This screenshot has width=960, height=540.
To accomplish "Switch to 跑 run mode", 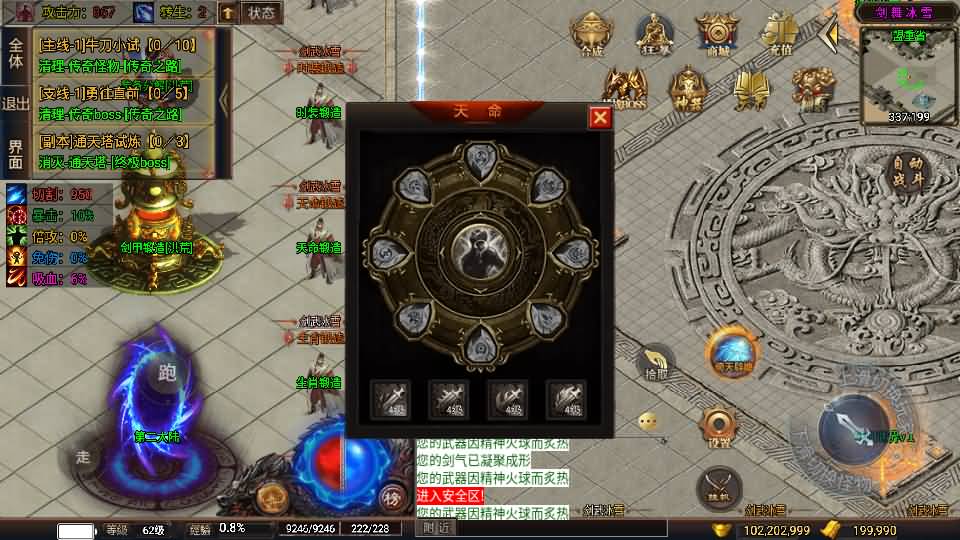I will point(167,373).
